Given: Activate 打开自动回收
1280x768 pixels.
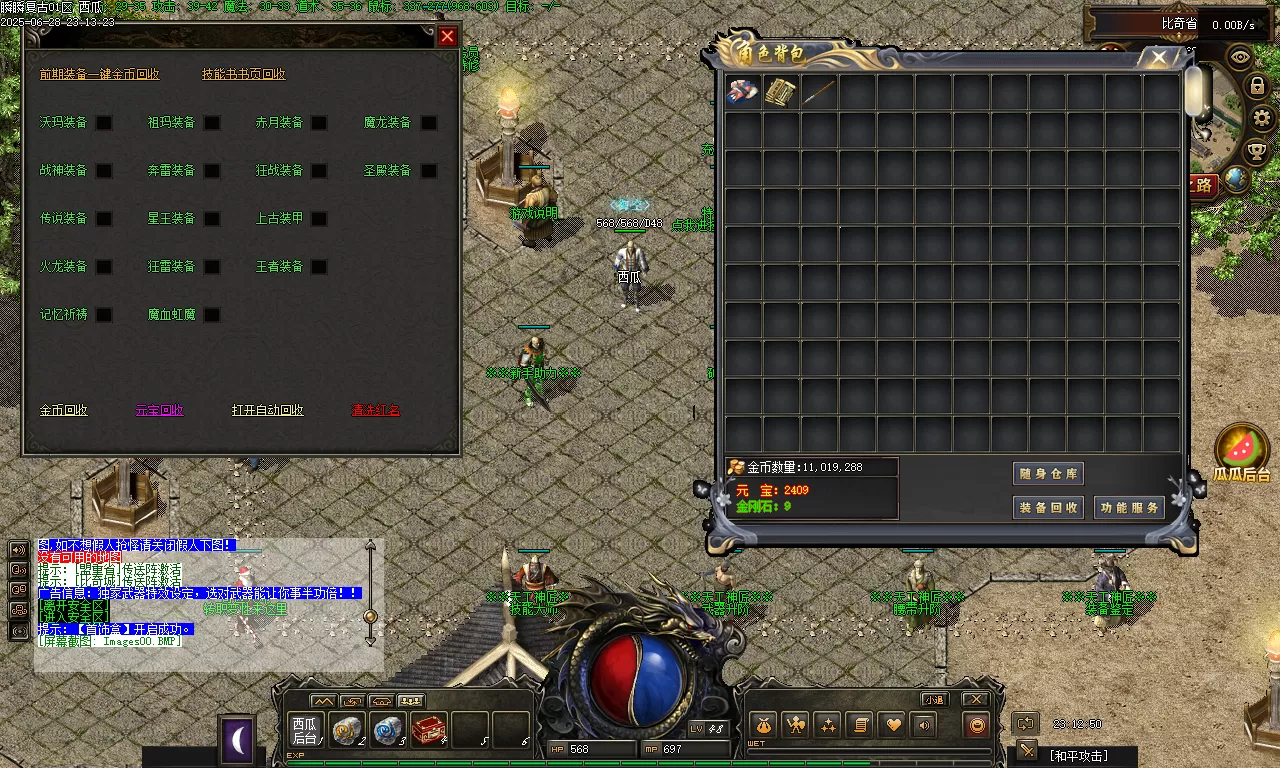Looking at the screenshot, I should (x=267, y=410).
